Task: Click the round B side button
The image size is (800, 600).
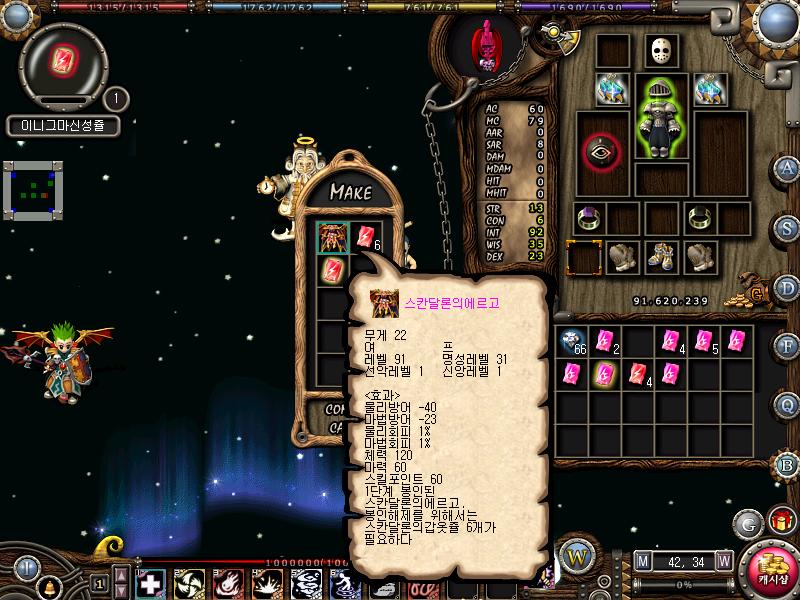Action: click(787, 465)
